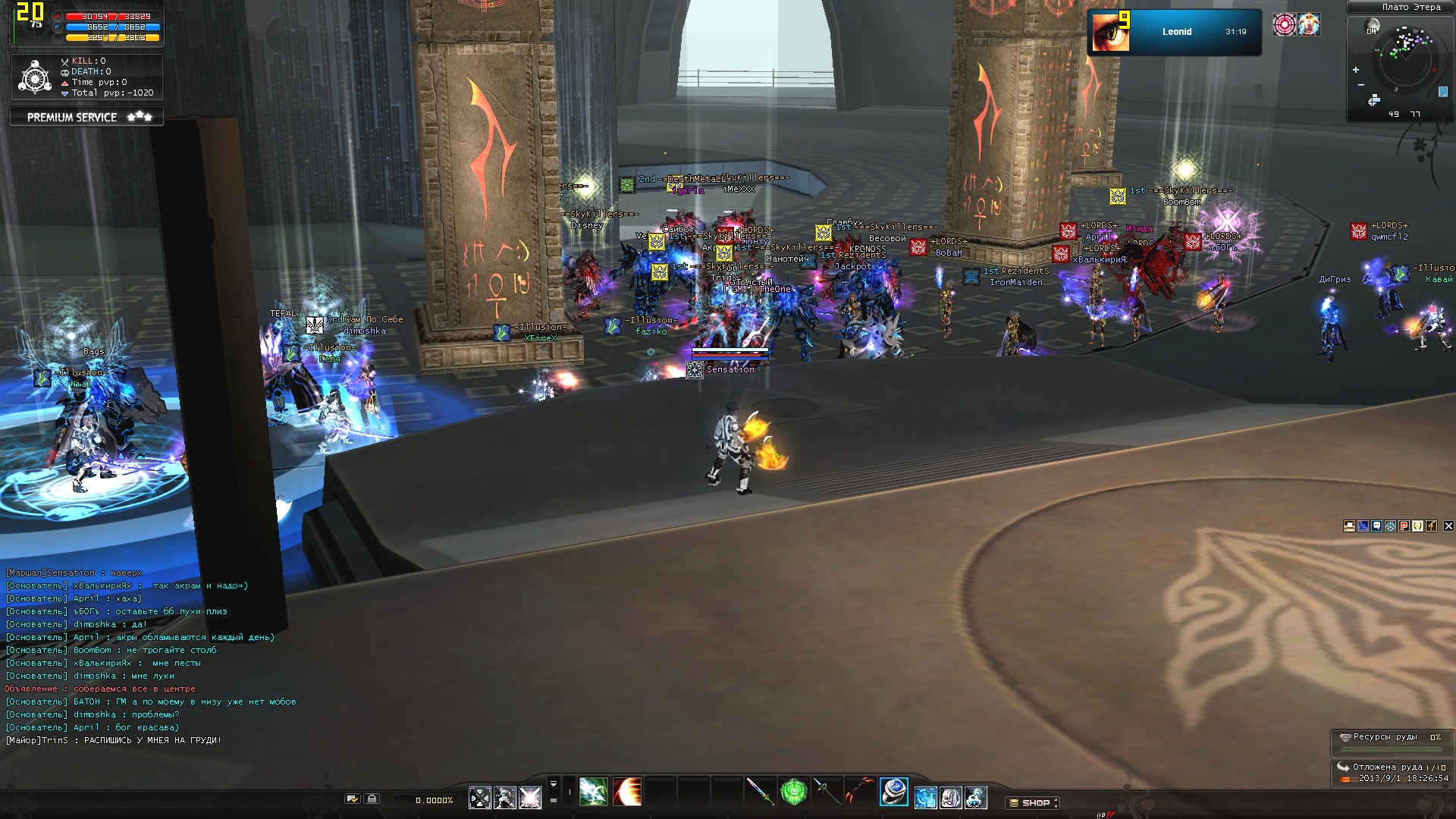1456x819 pixels.
Task: Open the SHOP menu
Action: (1034, 802)
